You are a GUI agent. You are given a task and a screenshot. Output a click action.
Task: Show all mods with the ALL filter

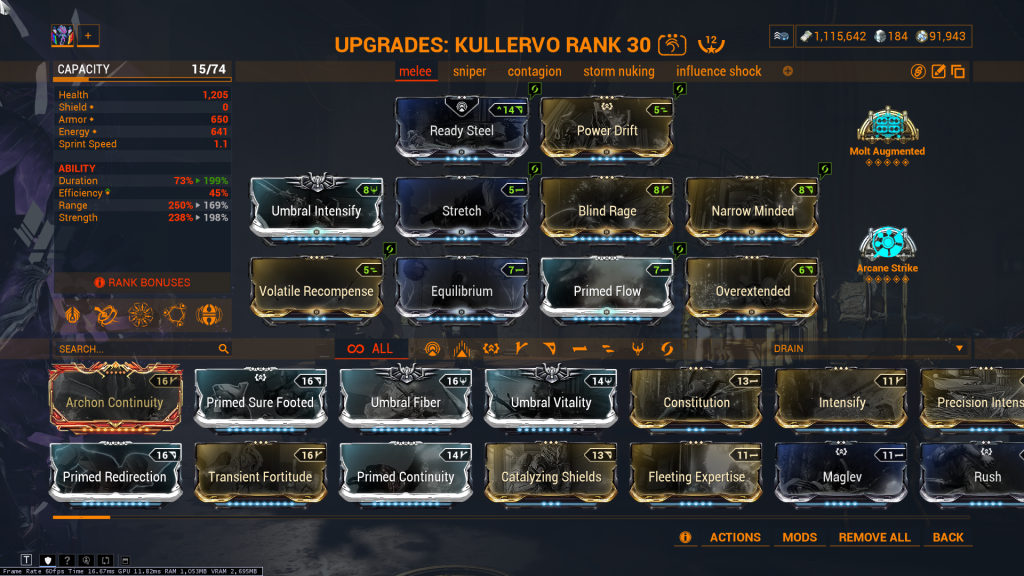pyautogui.click(x=370, y=349)
